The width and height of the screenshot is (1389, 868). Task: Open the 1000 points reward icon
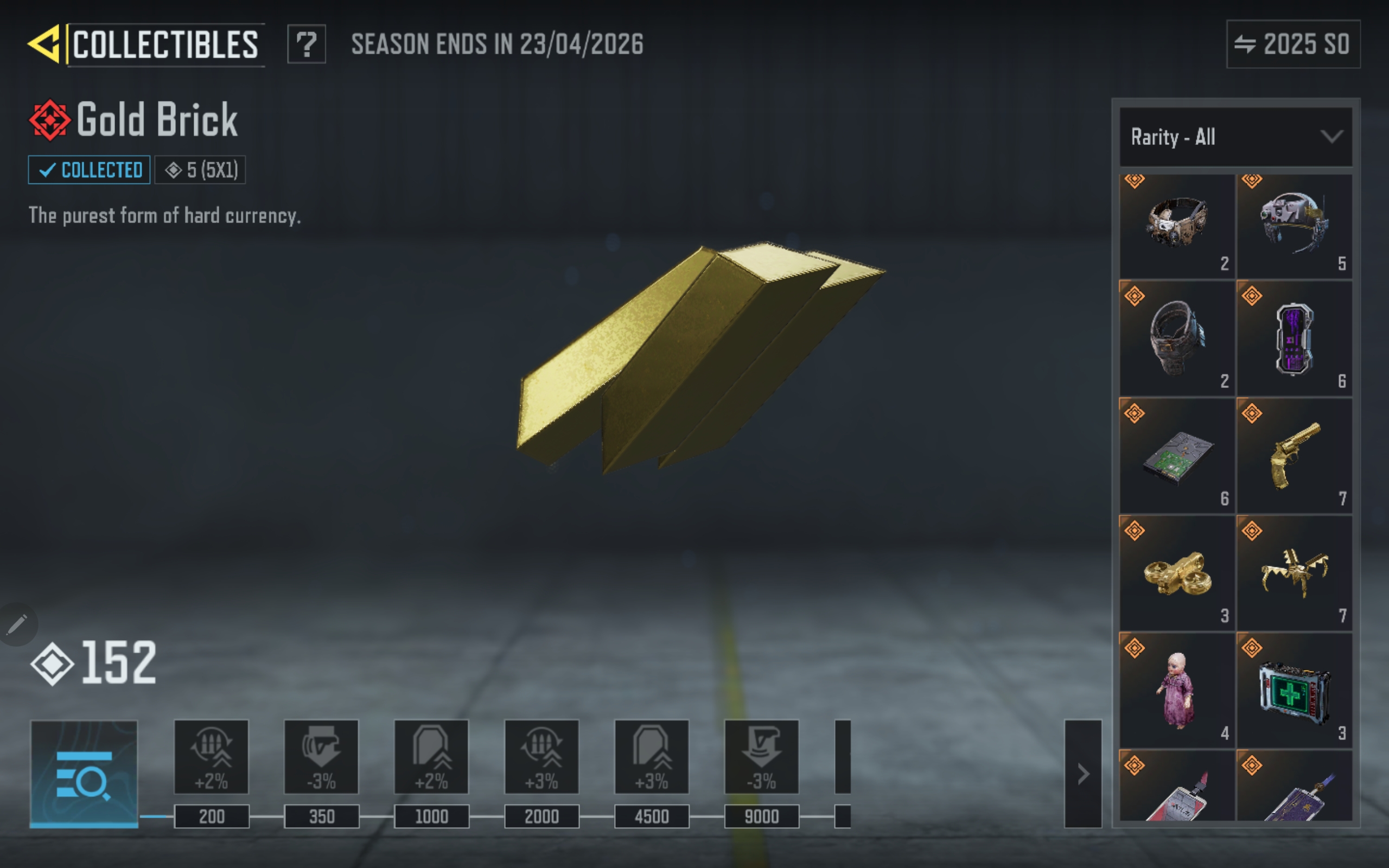coord(432,757)
